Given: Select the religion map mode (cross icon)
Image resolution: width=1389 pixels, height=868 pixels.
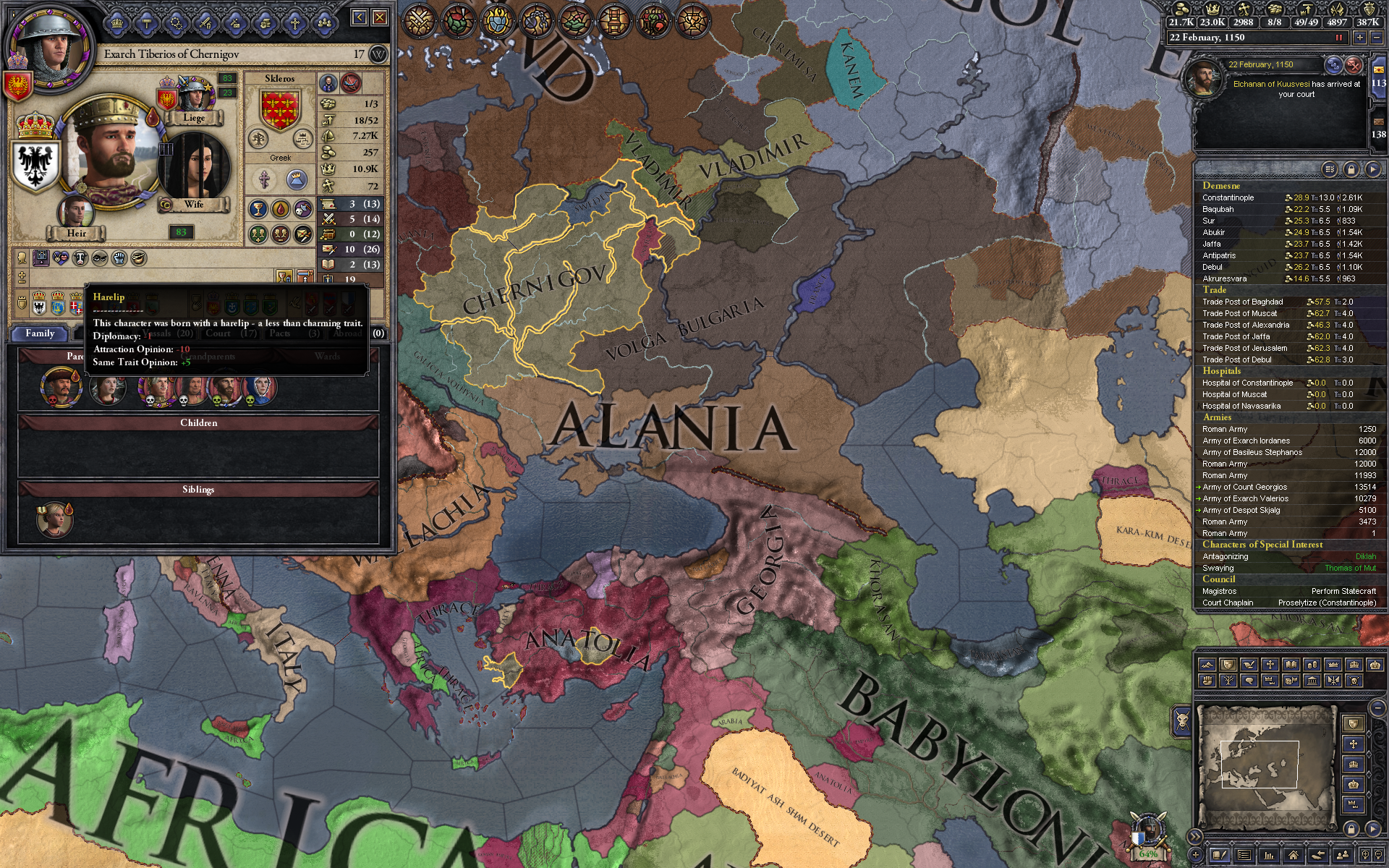Looking at the screenshot, I should coord(1270,665).
